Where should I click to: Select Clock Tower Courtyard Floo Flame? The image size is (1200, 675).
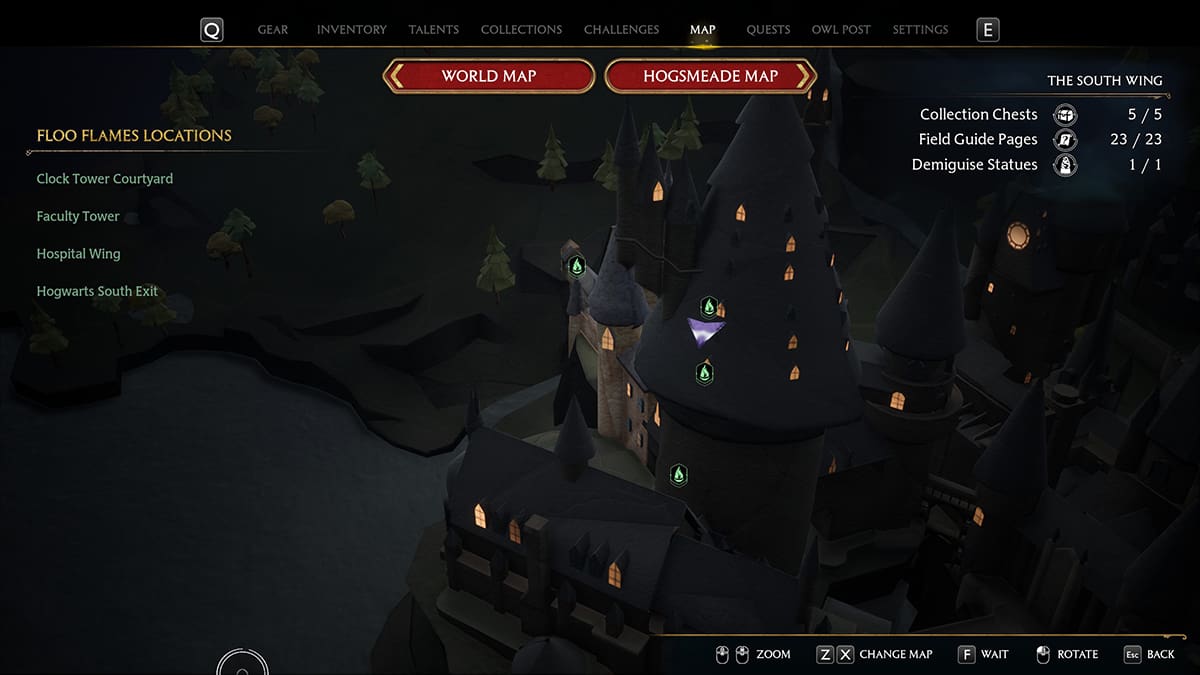(x=105, y=179)
